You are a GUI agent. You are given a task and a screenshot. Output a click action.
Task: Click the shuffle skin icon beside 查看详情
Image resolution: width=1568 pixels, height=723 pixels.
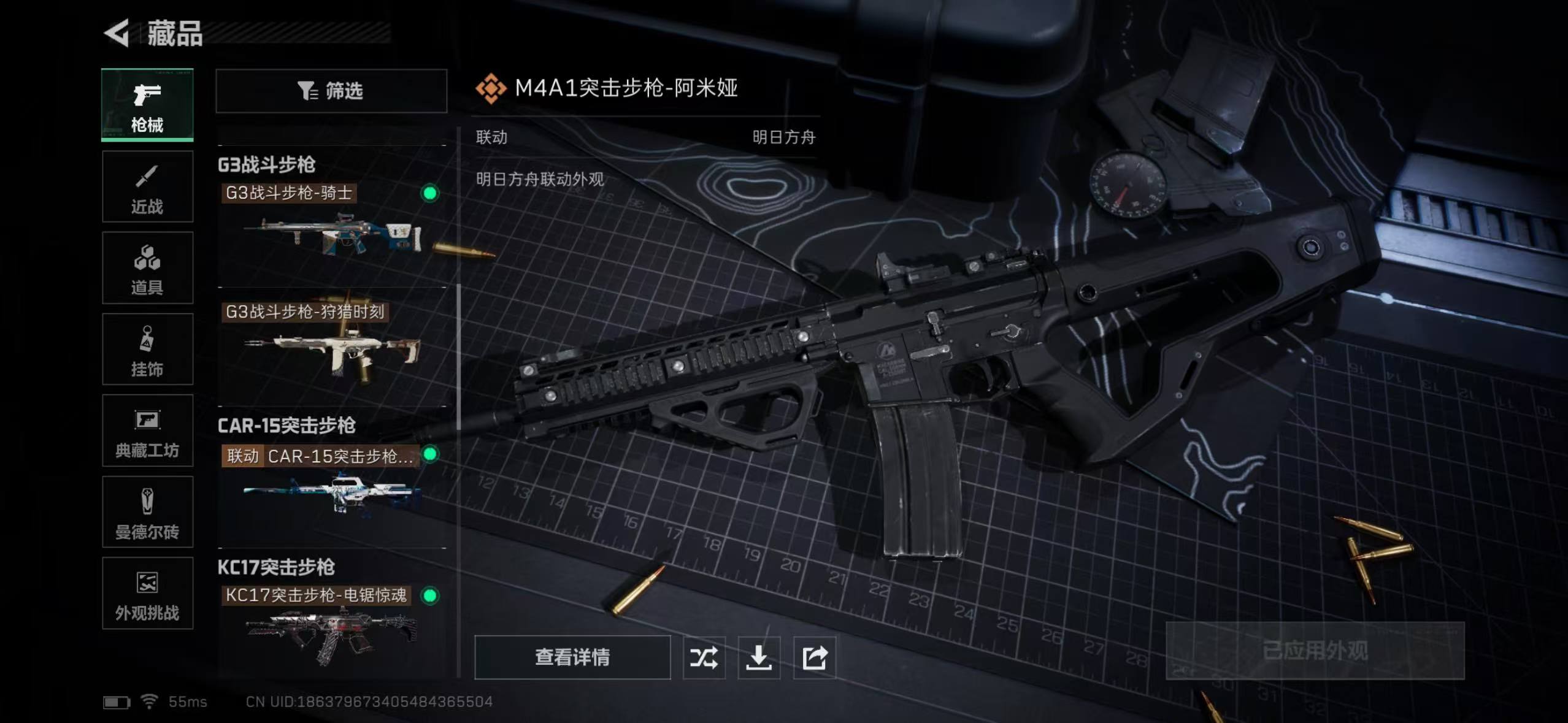click(704, 657)
